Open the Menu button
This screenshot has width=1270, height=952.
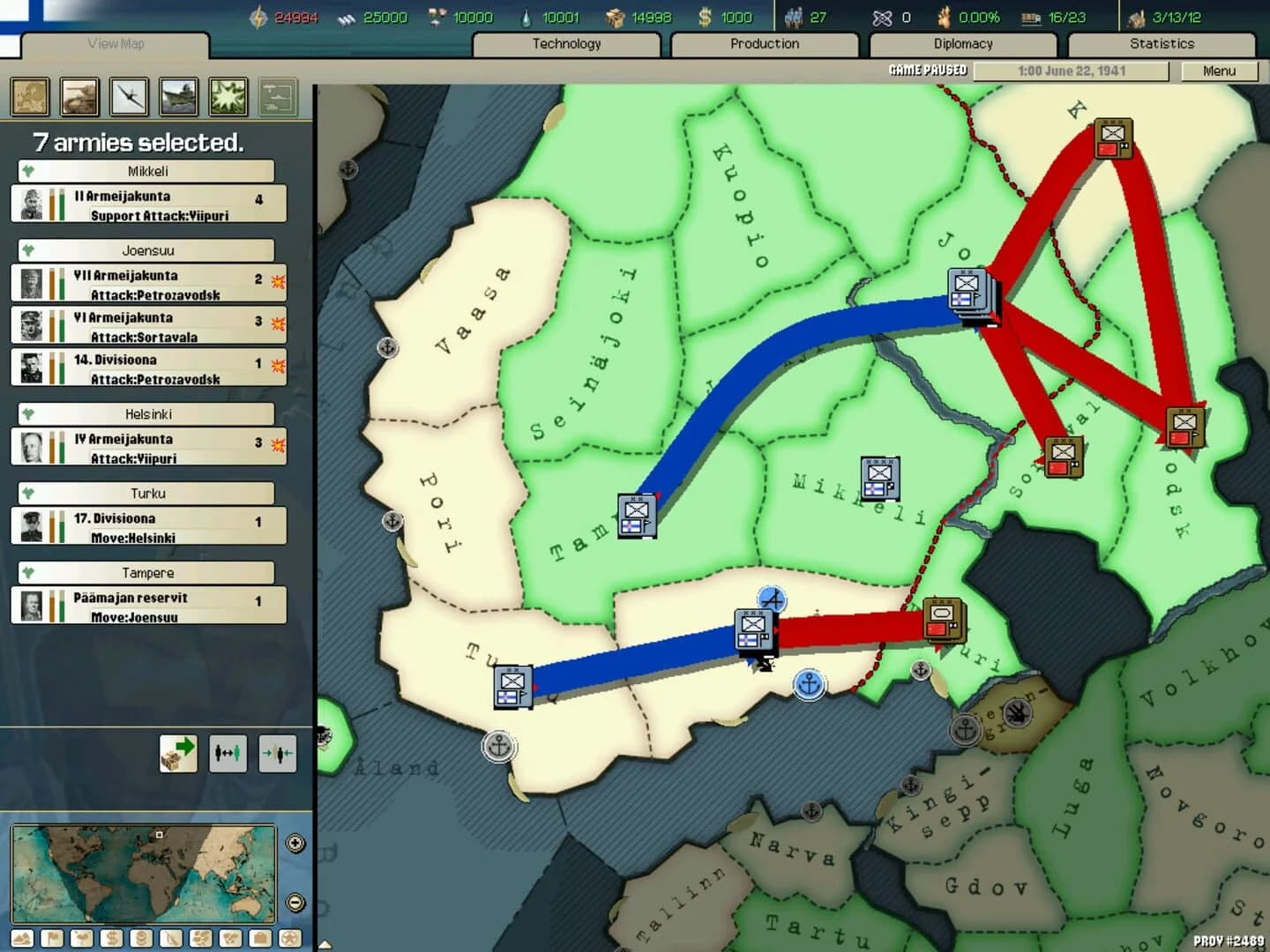1221,71
